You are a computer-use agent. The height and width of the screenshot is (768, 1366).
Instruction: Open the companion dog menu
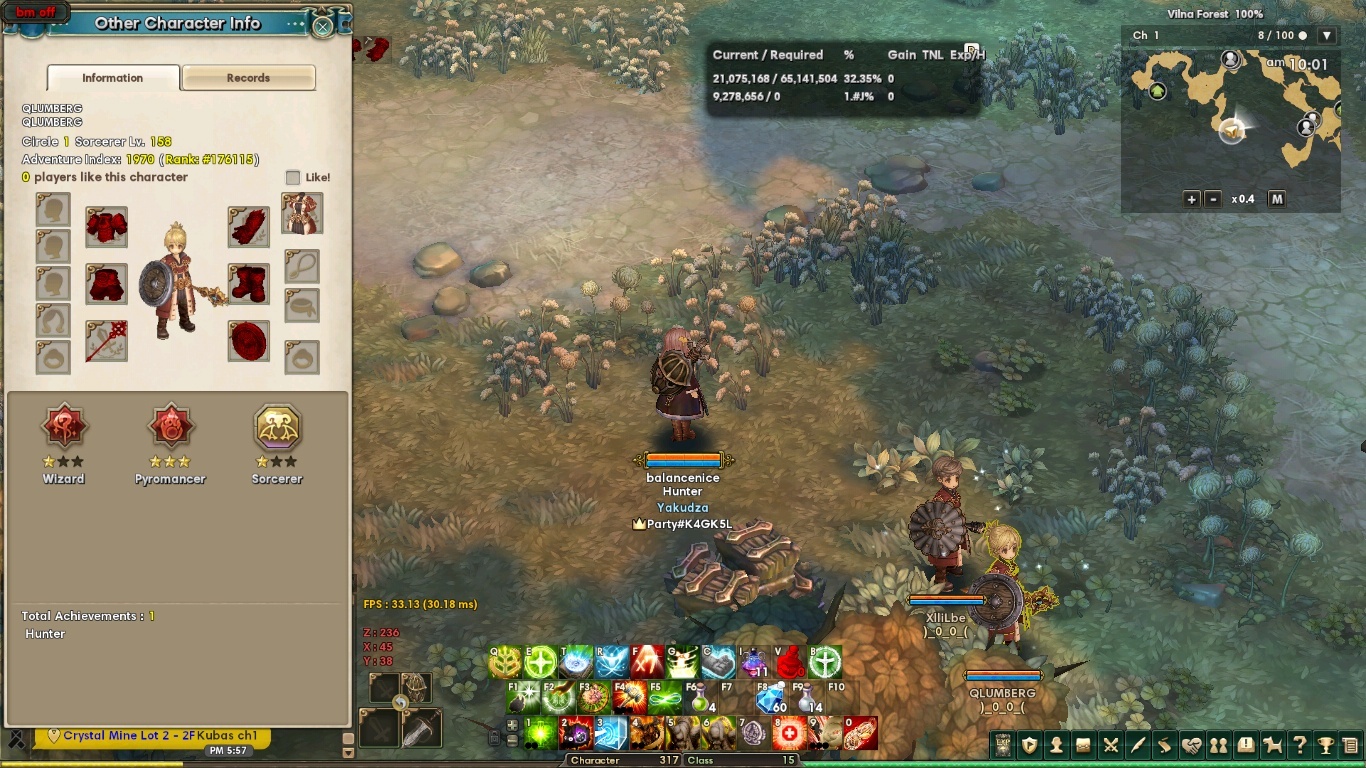pyautogui.click(x=1272, y=745)
